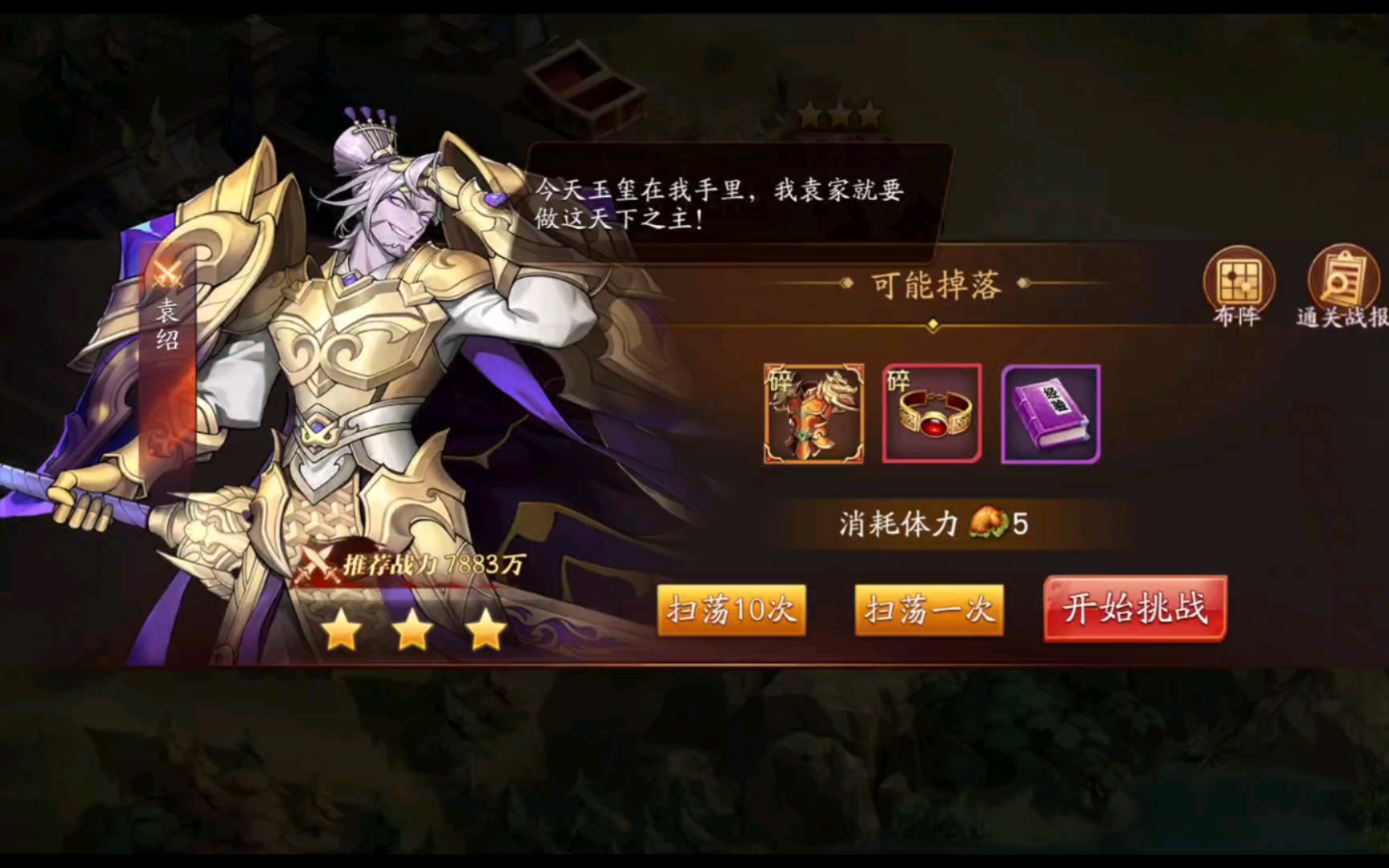Tap the 扫荡一次 single sweep button
This screenshot has height=868, width=1389.
[928, 609]
